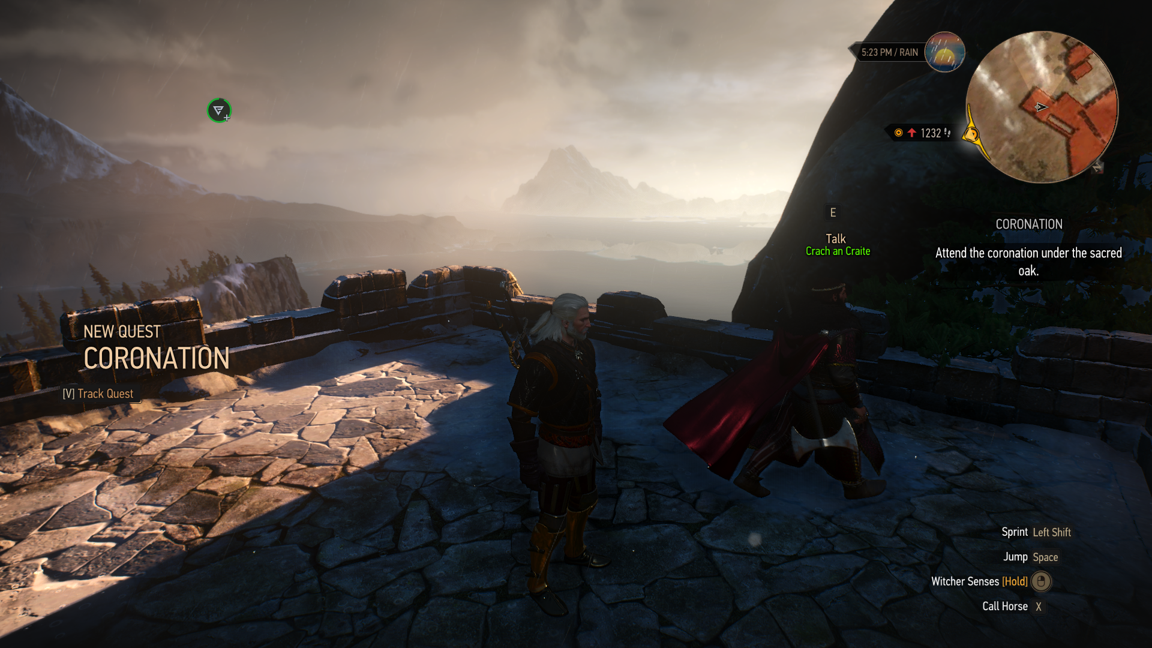Click Track Quest on the new quest notification
Screen dimensions: 1152x648
pos(99,394)
